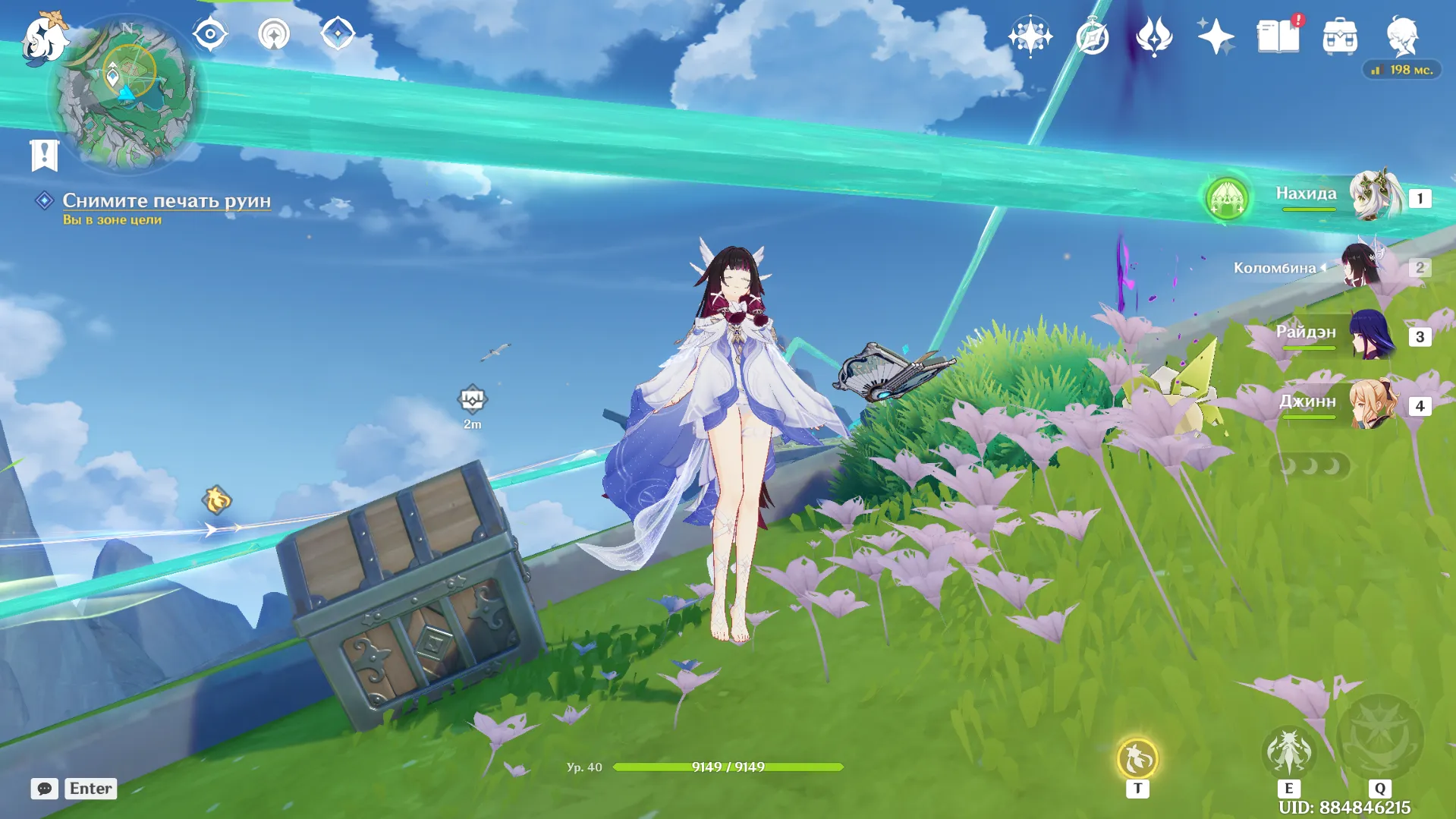Image resolution: width=1456 pixels, height=819 pixels.
Task: Click the eye-shaped icon beside the minimap
Action: [210, 34]
